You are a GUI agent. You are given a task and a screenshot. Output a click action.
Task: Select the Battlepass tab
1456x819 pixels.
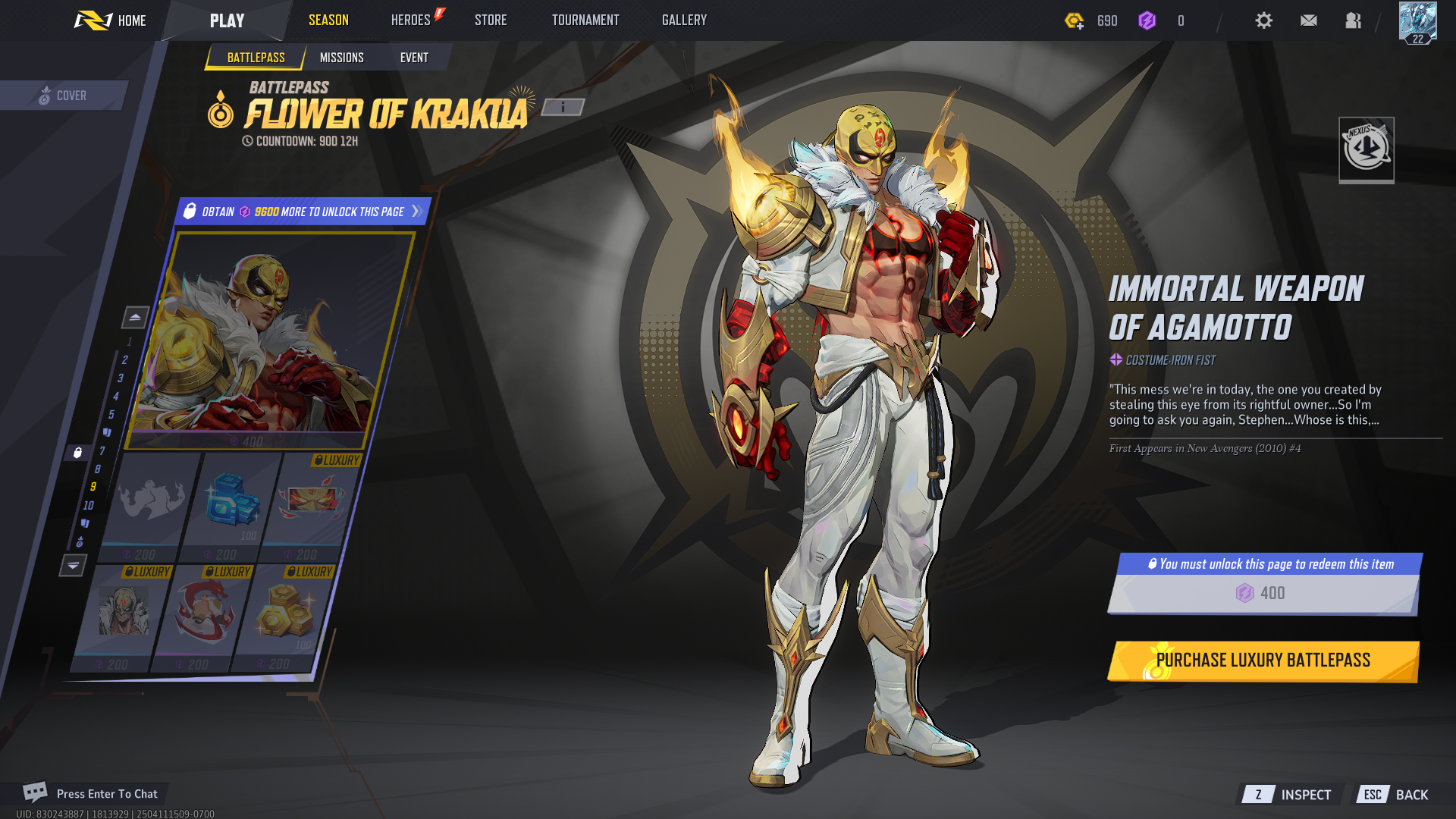(x=256, y=58)
